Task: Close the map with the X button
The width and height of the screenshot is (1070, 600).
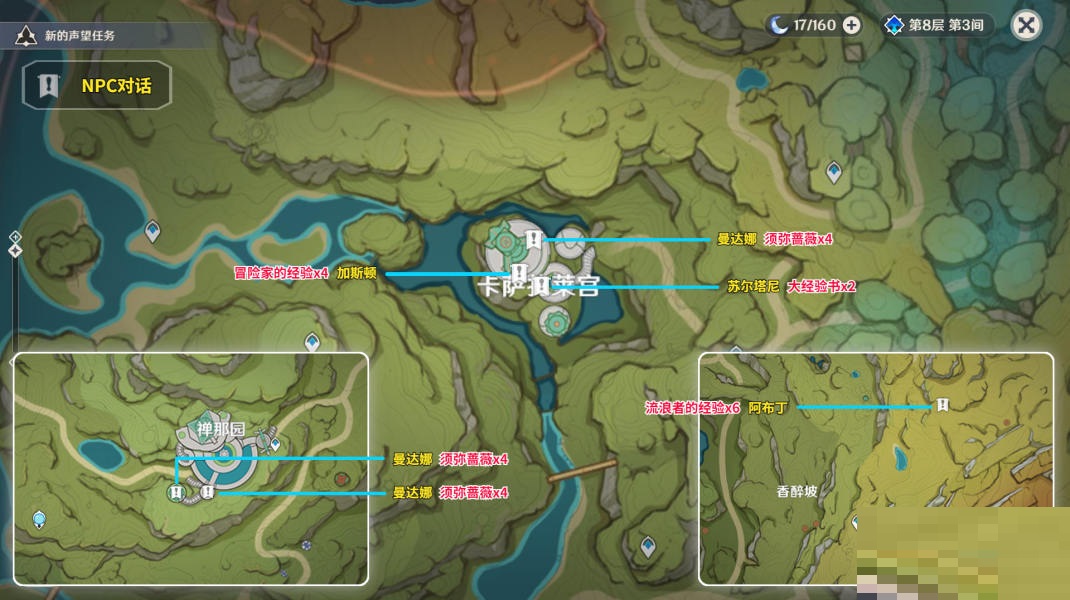Action: pyautogui.click(x=1025, y=25)
